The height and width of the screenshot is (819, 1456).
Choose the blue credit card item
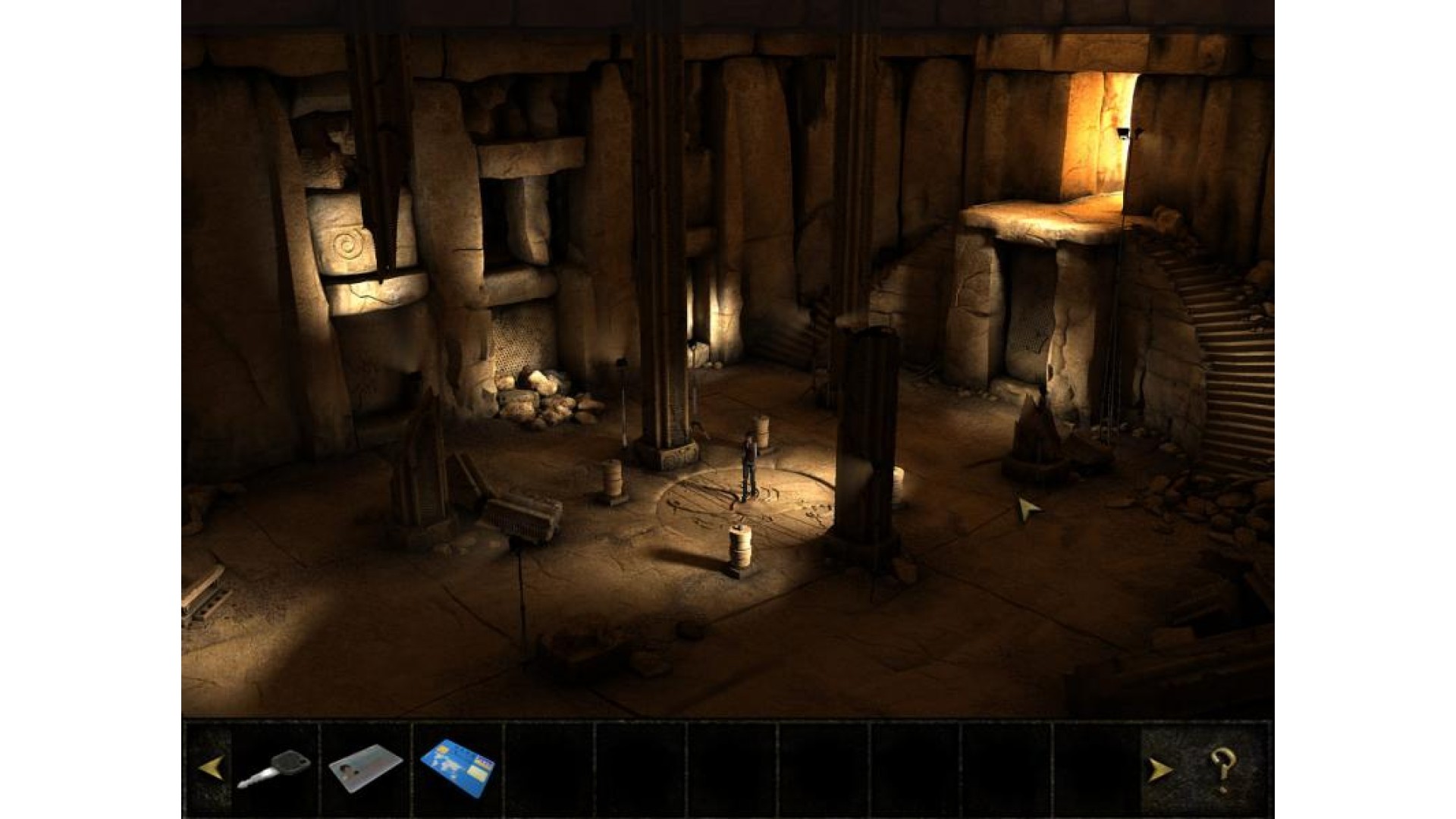458,768
